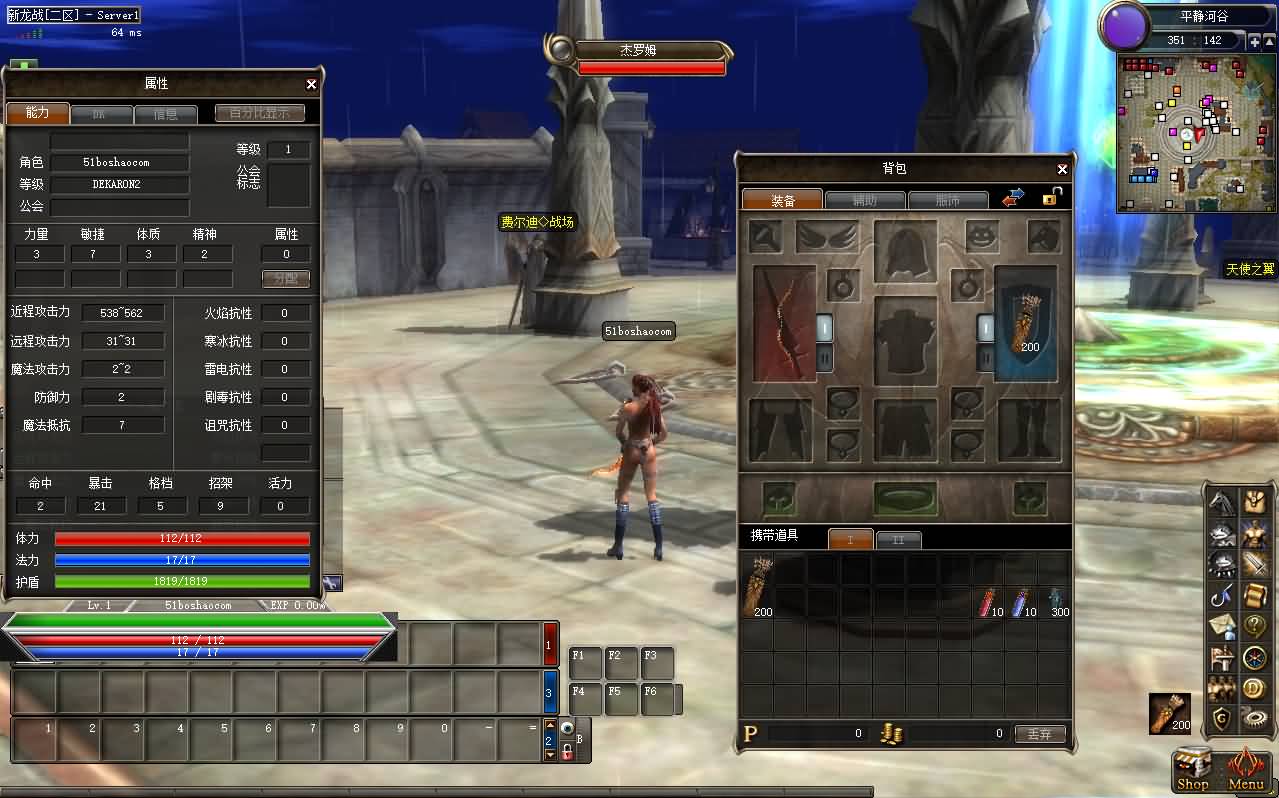The width and height of the screenshot is (1279, 798).
Task: Select the equipped arrow quiver slot
Action: coord(1026,323)
